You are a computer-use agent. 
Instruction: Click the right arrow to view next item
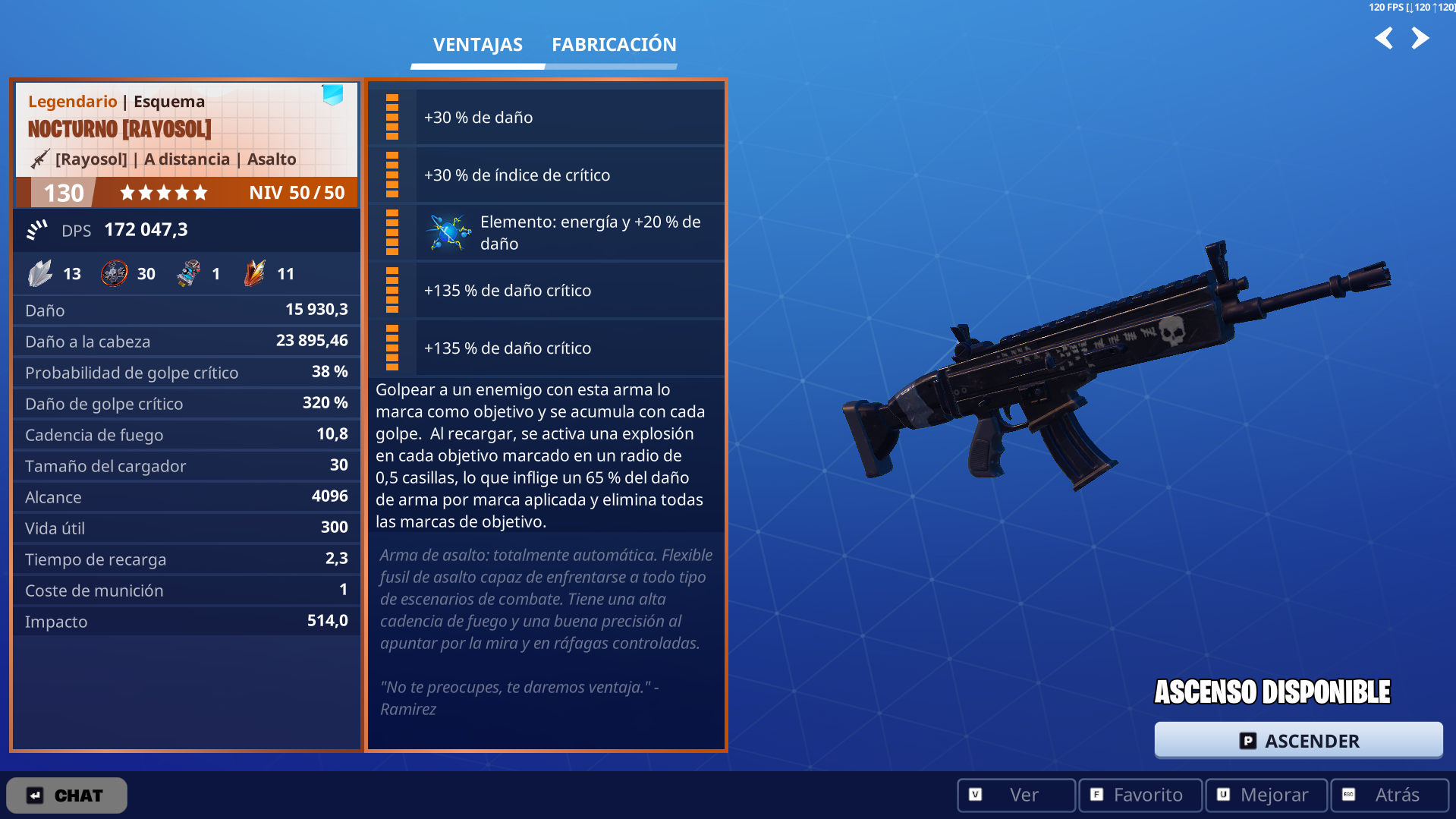coord(1421,37)
